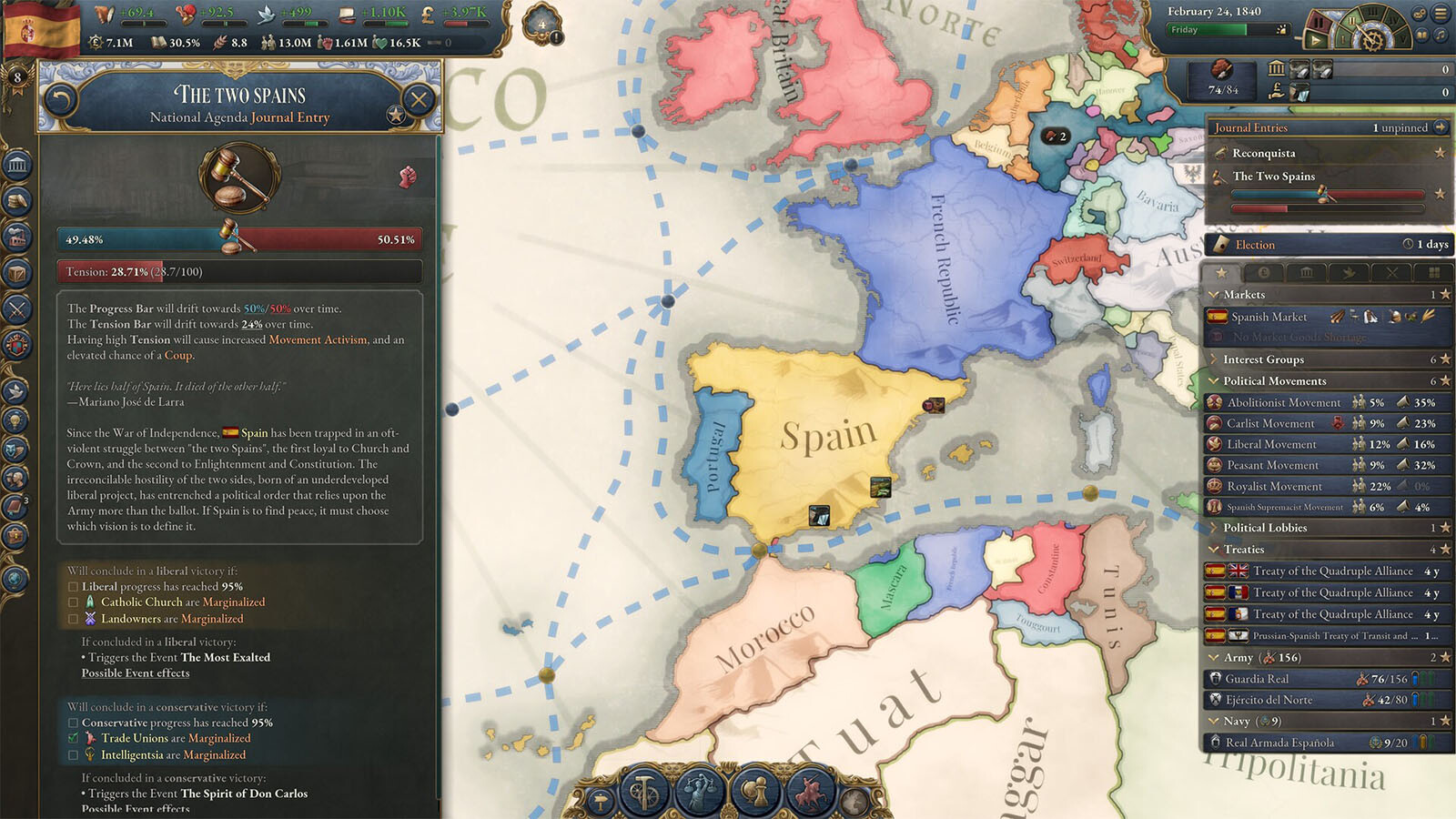Open the Royalist Movement entry
Image resolution: width=1456 pixels, height=819 pixels.
pyautogui.click(x=1274, y=487)
